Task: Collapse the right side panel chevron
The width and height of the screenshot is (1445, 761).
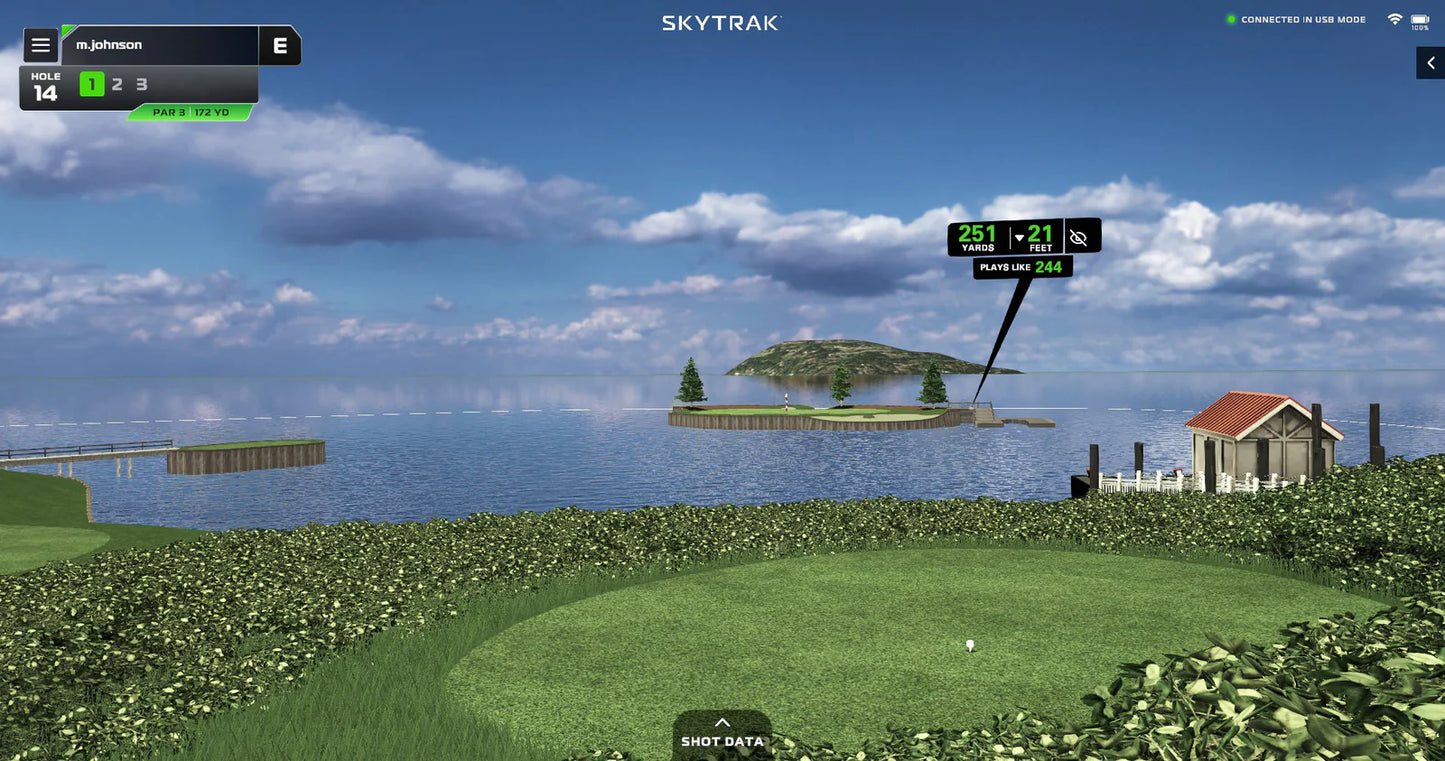Action: (1430, 62)
